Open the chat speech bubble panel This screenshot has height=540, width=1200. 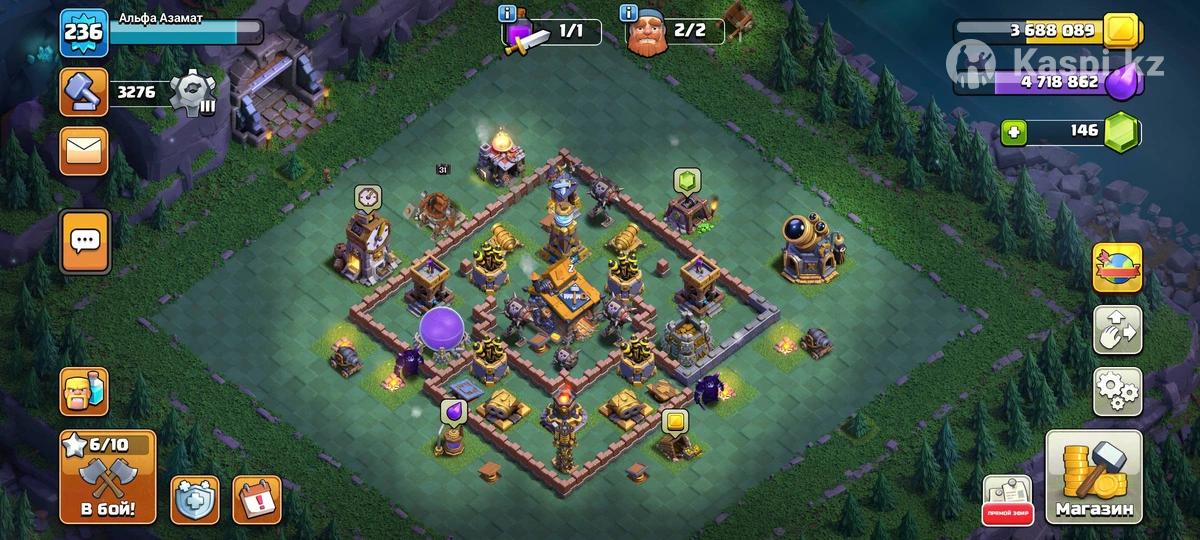85,241
